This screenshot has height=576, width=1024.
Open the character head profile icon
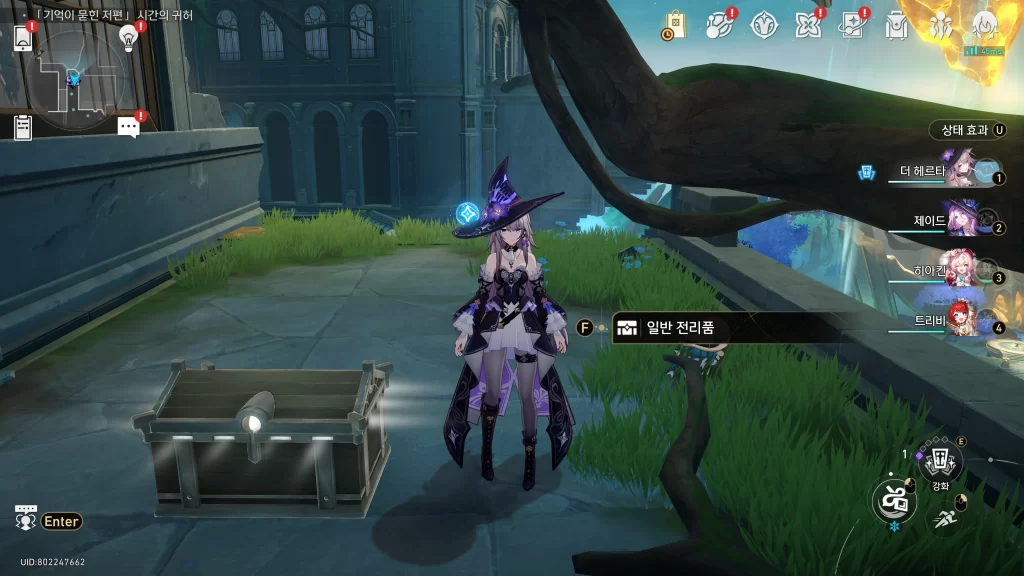(x=984, y=25)
